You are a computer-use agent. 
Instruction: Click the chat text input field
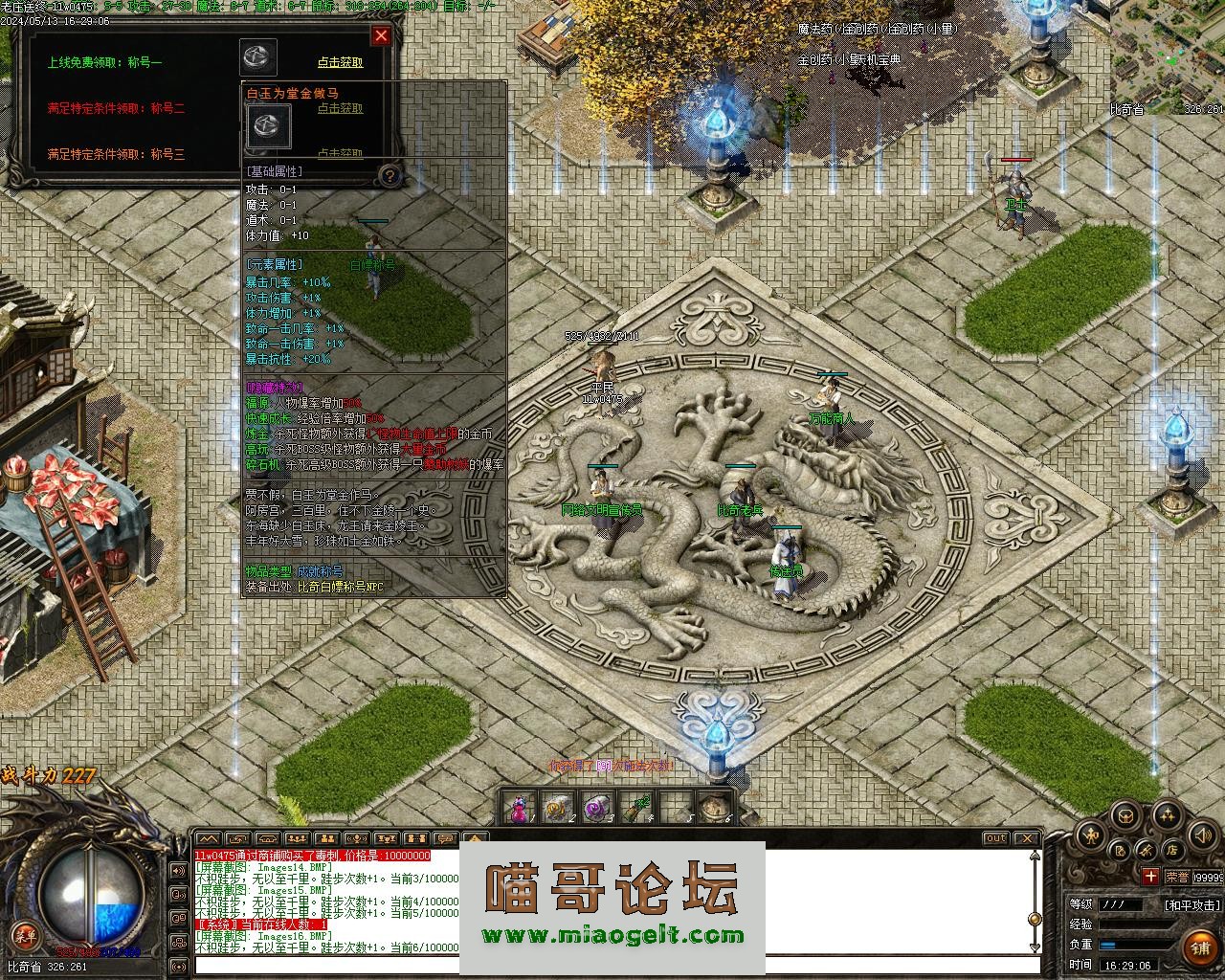(x=612, y=965)
